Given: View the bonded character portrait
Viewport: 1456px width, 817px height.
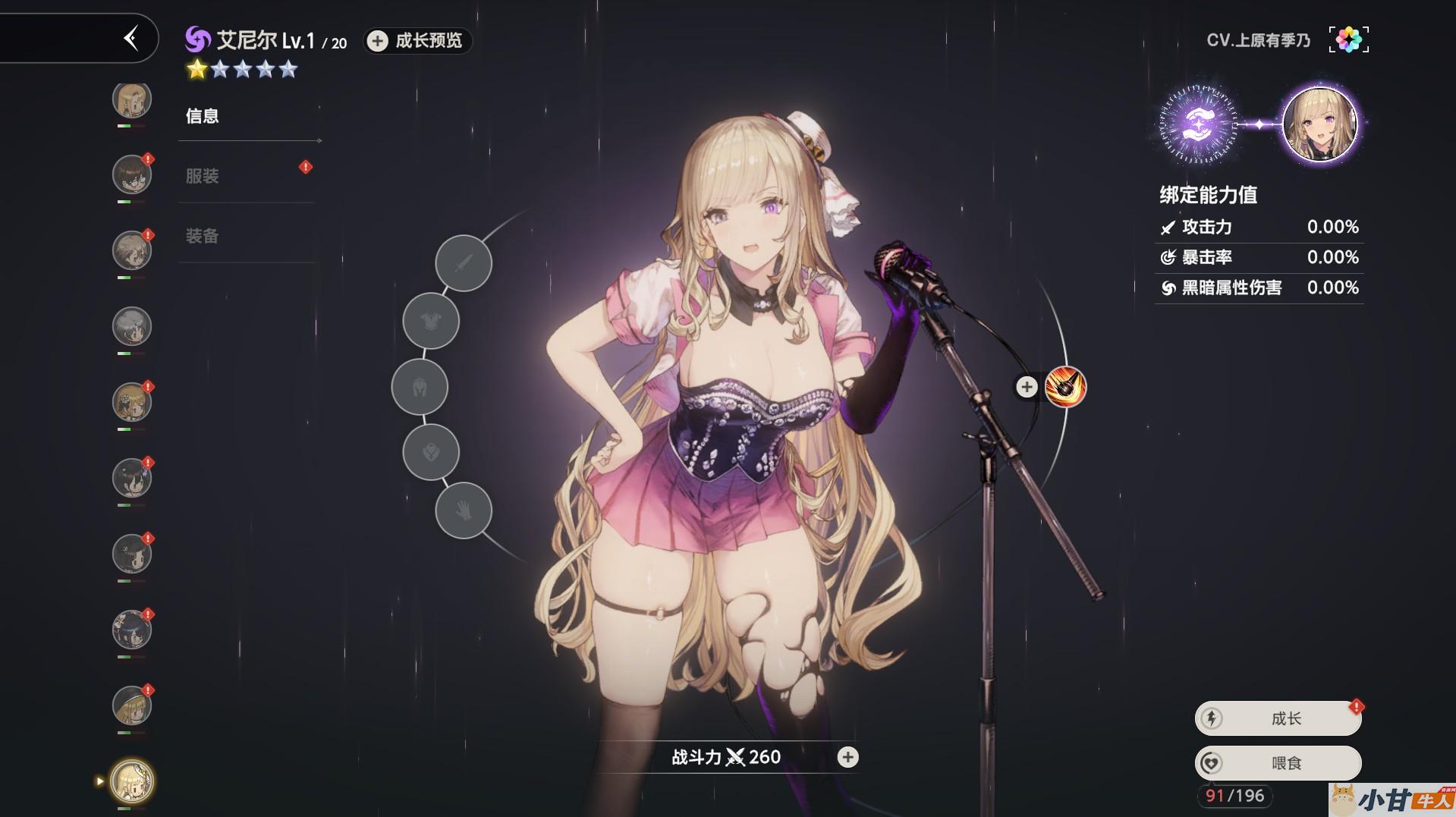Looking at the screenshot, I should click(x=1320, y=124).
